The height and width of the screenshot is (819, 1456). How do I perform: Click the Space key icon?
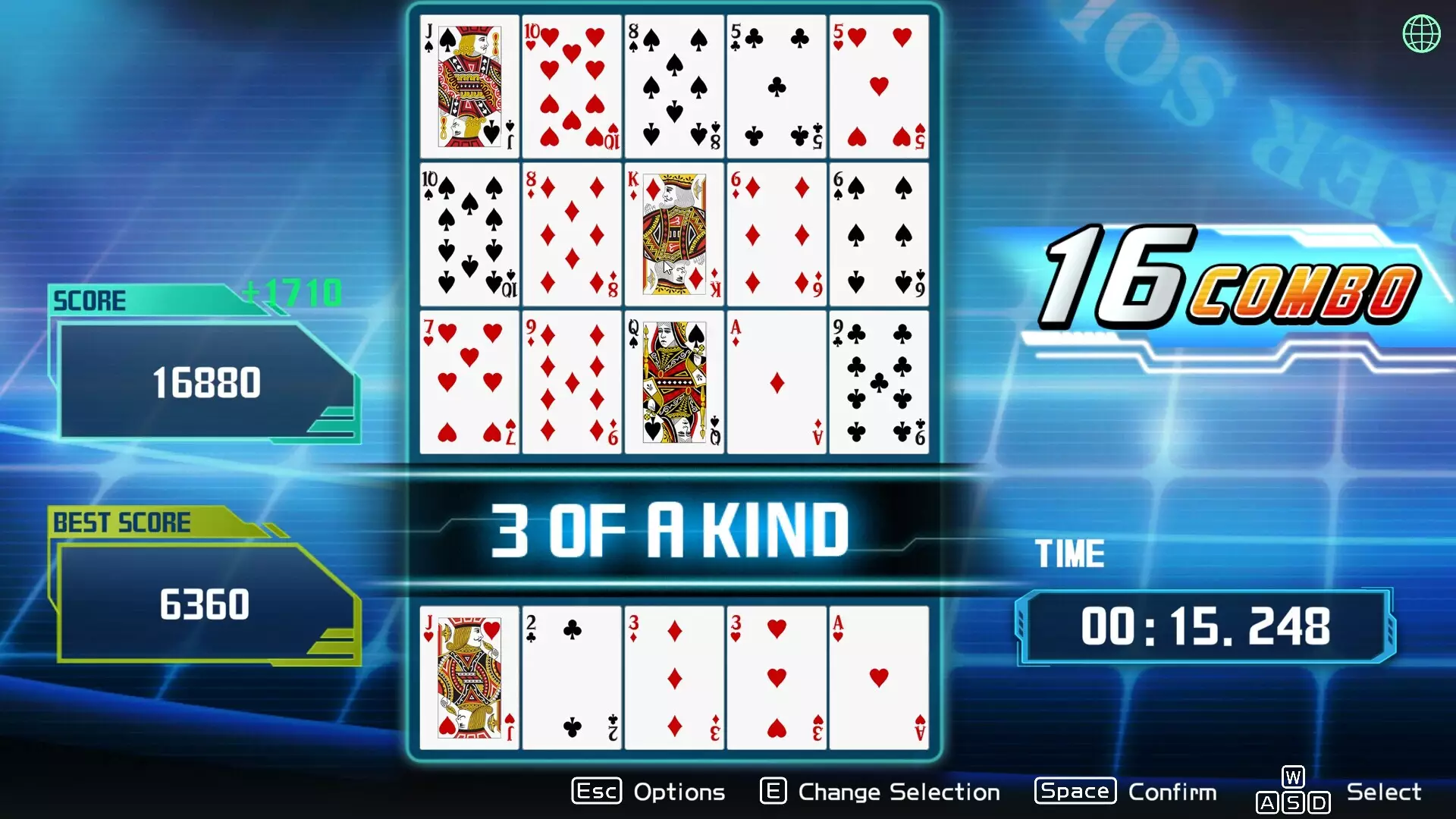click(x=1074, y=791)
